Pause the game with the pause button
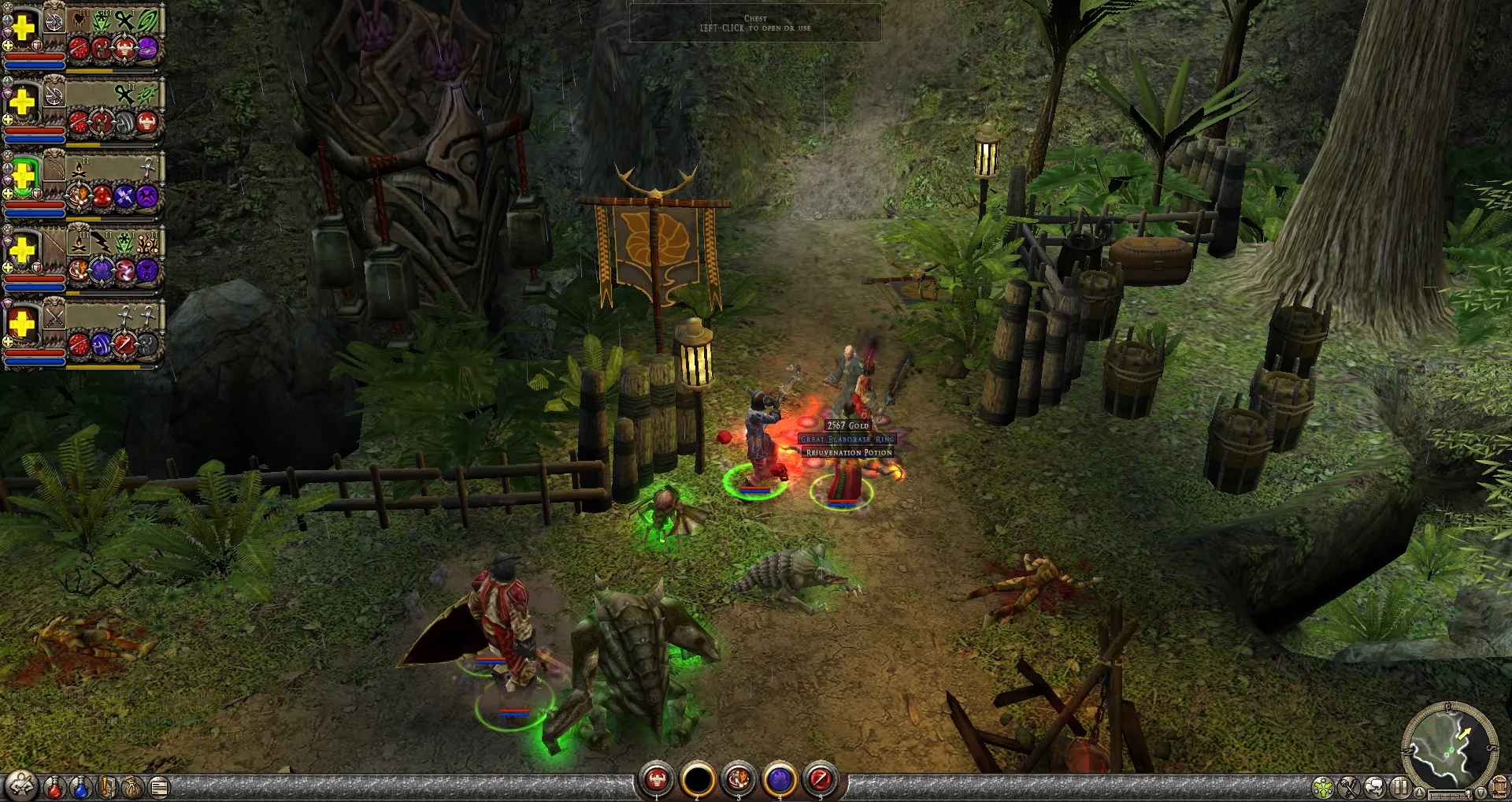The height and width of the screenshot is (802, 1512). pyautogui.click(x=1400, y=786)
